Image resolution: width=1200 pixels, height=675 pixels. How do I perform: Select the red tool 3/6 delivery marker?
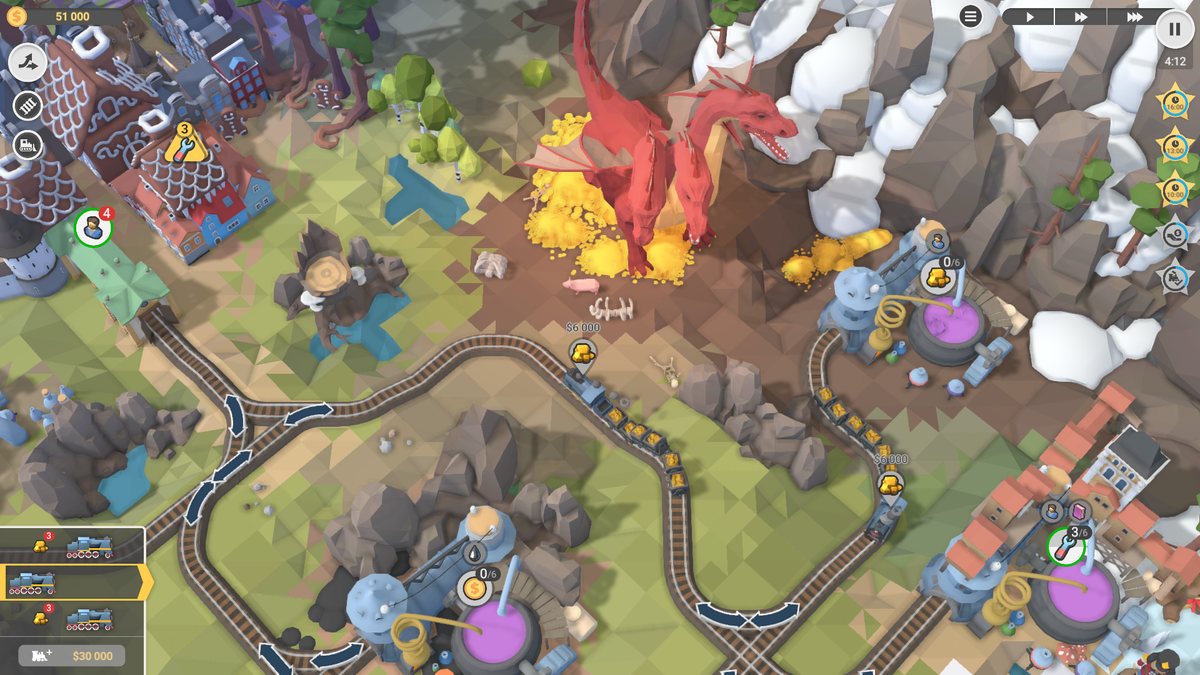coord(1066,546)
